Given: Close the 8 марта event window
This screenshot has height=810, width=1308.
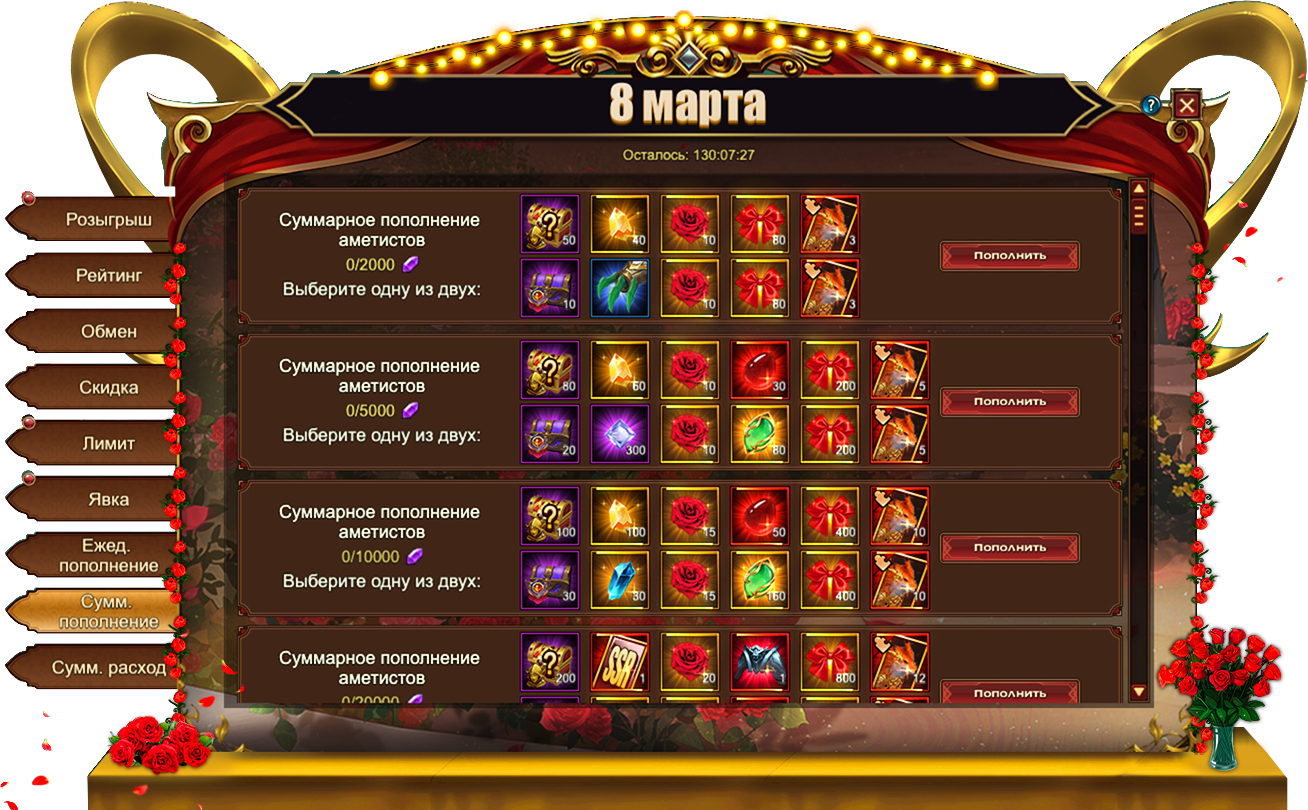Looking at the screenshot, I should coord(1186,105).
